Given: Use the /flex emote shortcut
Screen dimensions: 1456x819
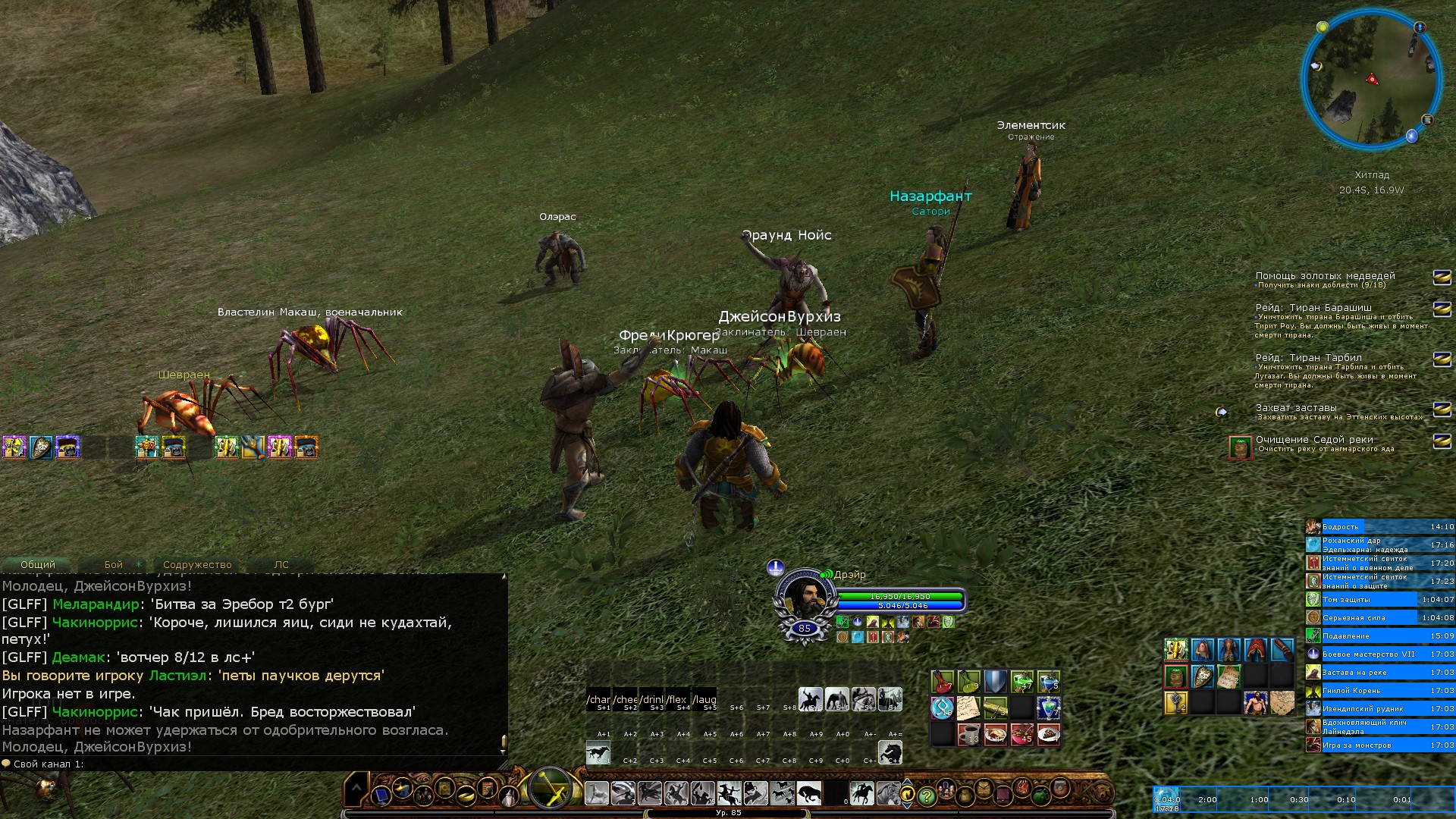Looking at the screenshot, I should [x=678, y=699].
